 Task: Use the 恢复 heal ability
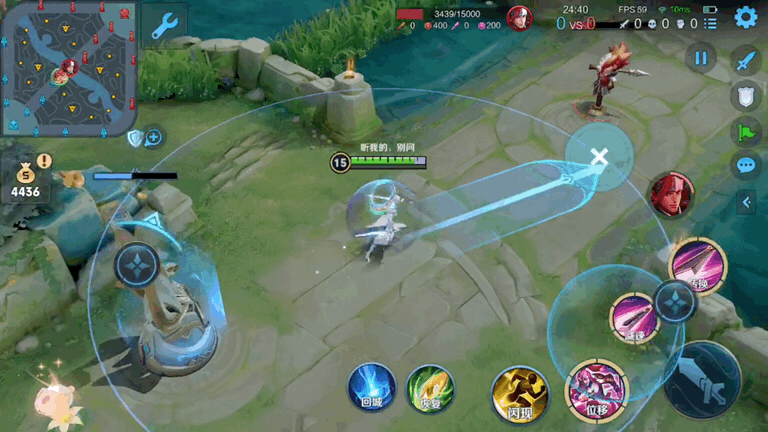(x=430, y=388)
